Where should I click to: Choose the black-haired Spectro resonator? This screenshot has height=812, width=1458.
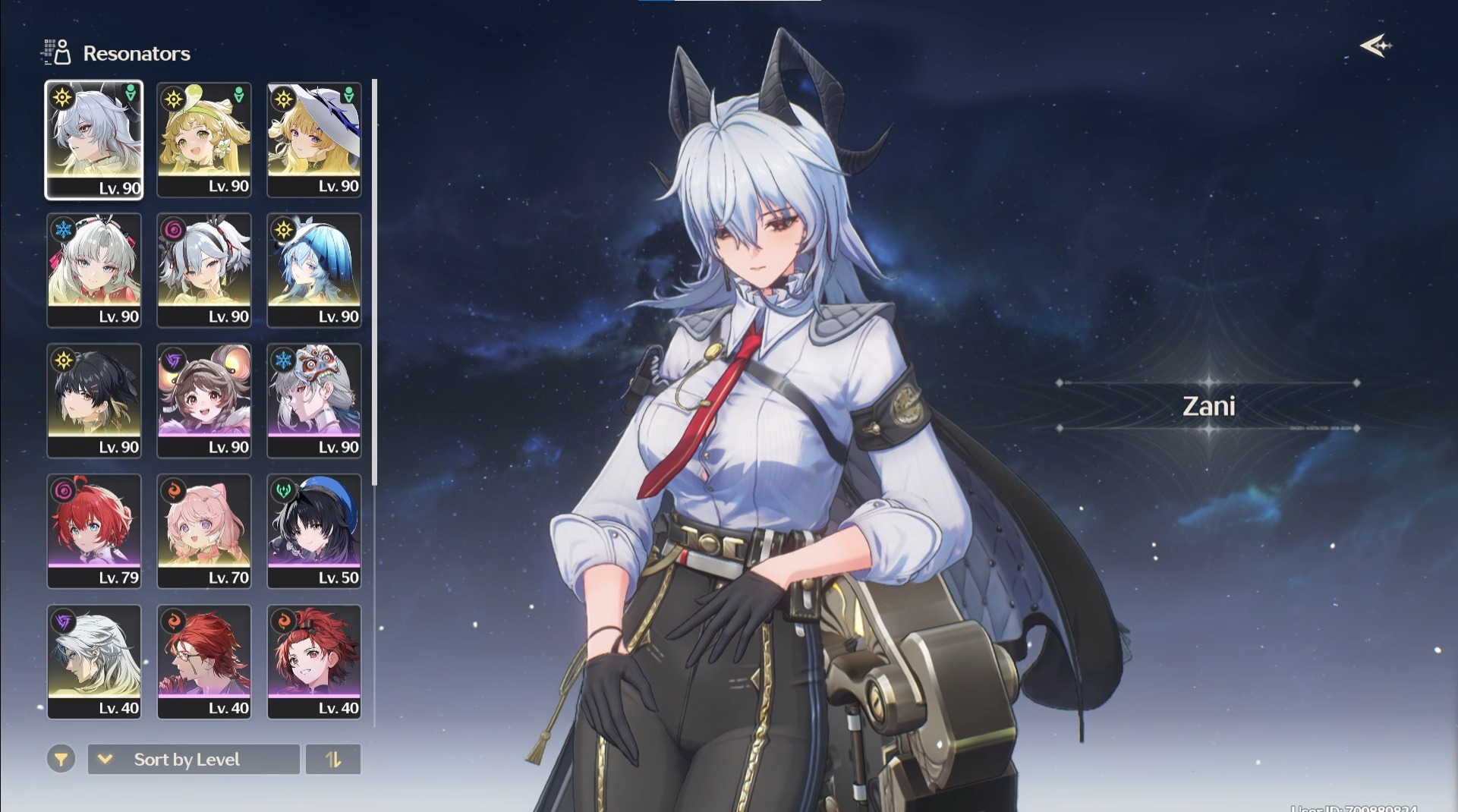94,401
